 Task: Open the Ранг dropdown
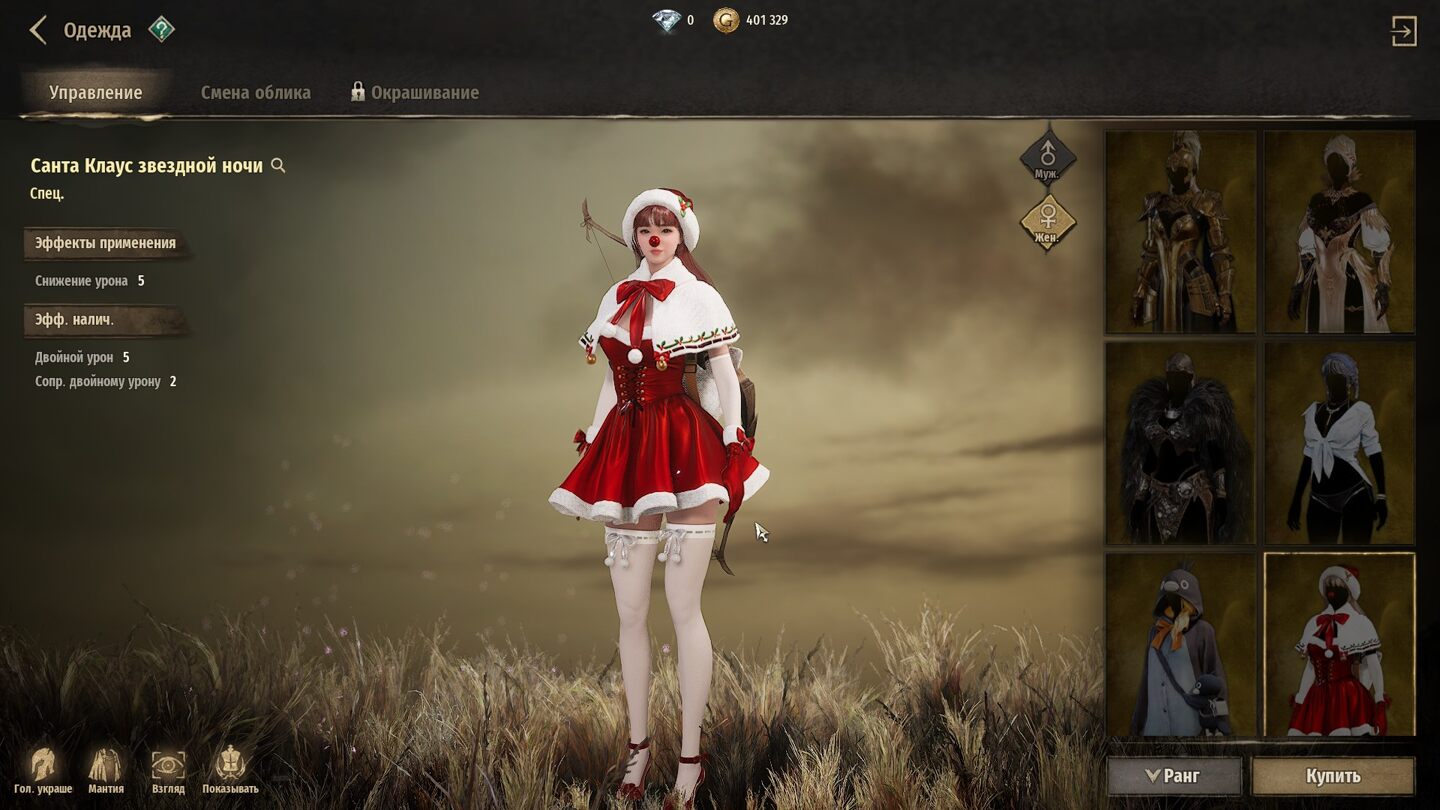coord(1174,776)
